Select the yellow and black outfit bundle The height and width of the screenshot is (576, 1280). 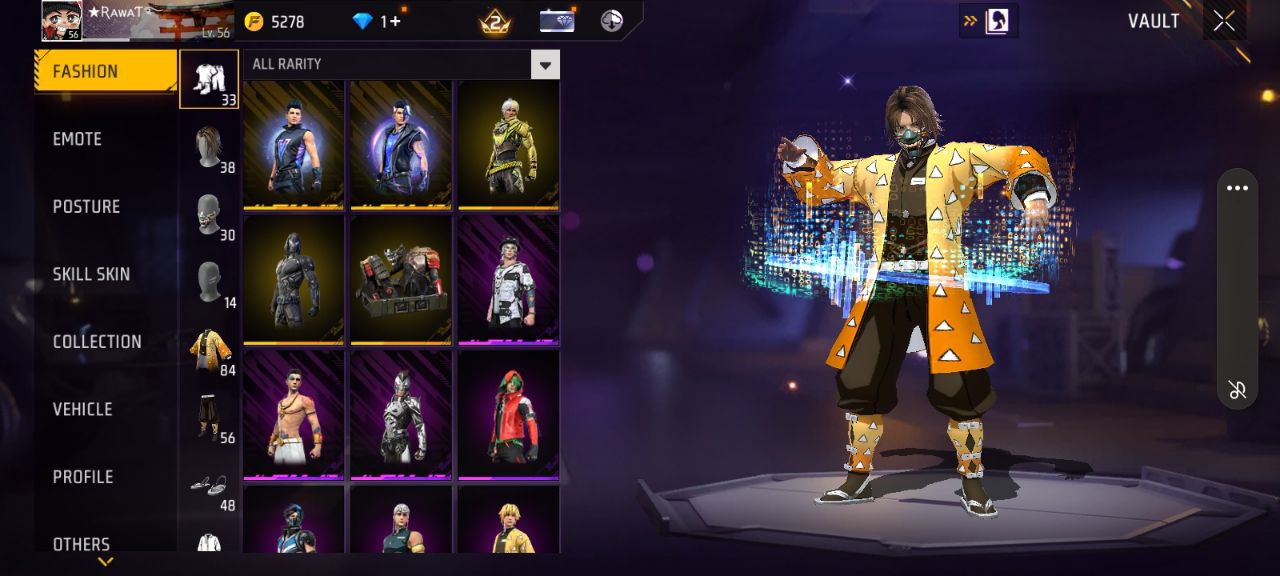[x=508, y=145]
